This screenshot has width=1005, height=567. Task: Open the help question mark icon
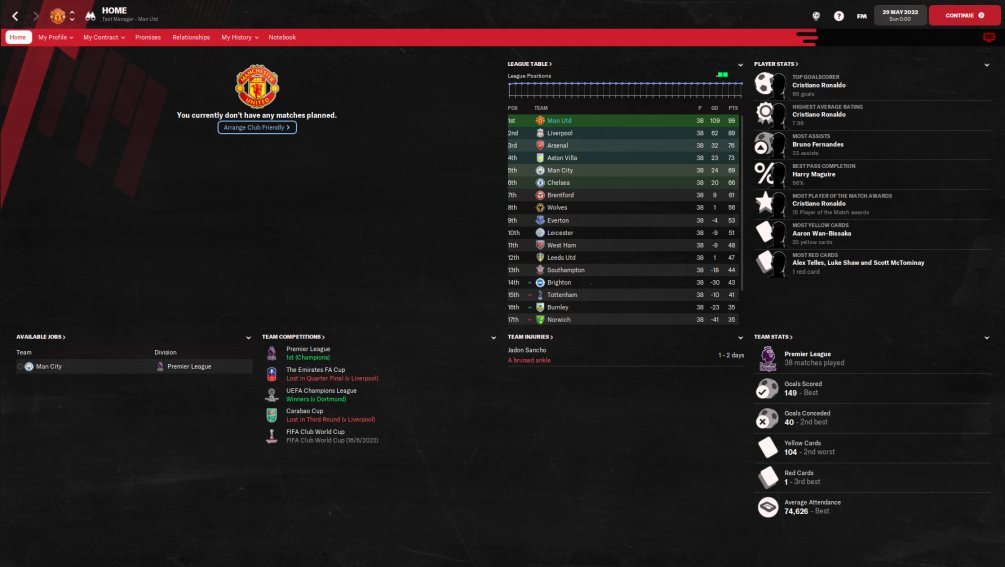tap(838, 16)
